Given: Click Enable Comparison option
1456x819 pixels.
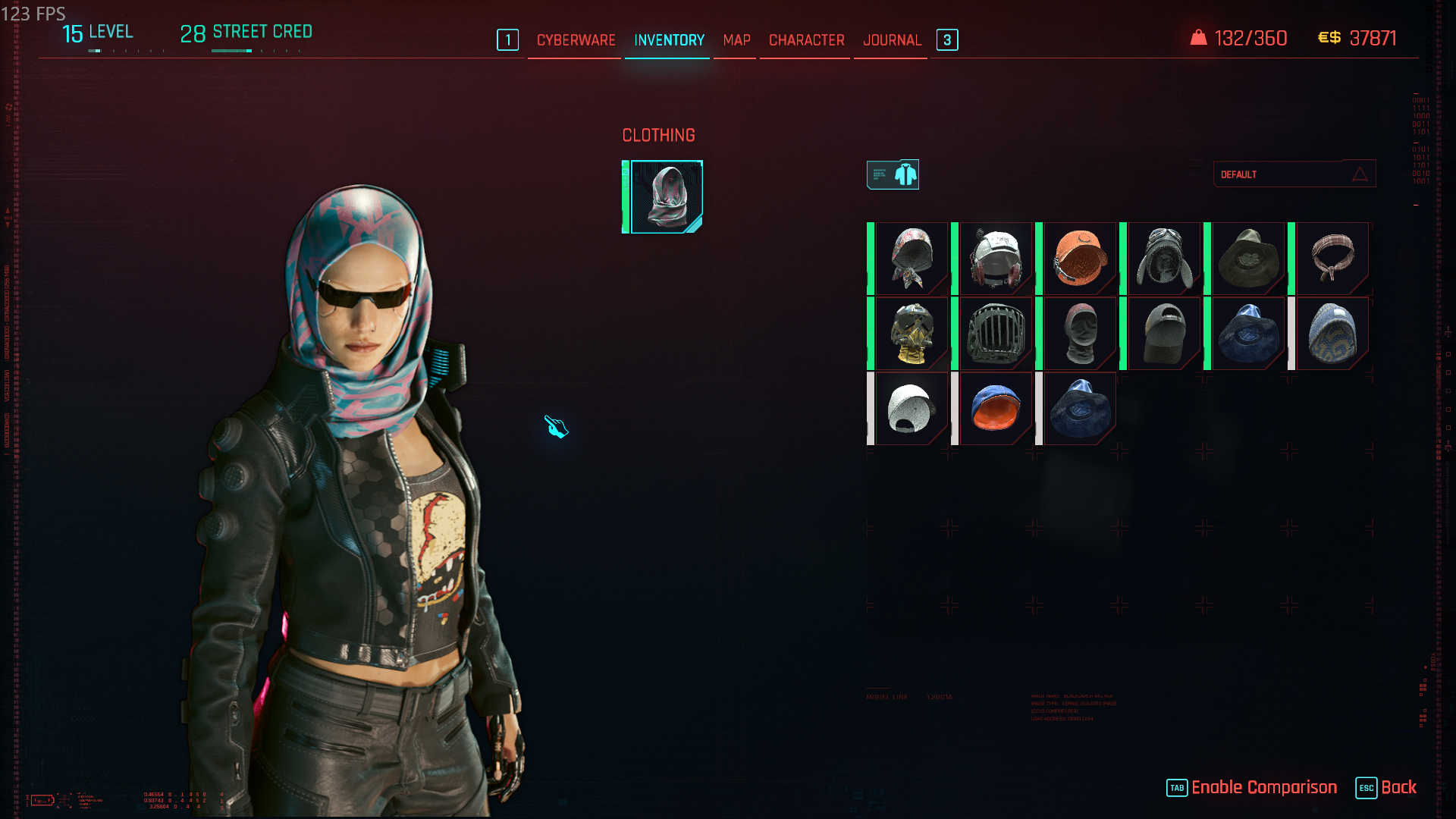Looking at the screenshot, I should point(1263,787).
